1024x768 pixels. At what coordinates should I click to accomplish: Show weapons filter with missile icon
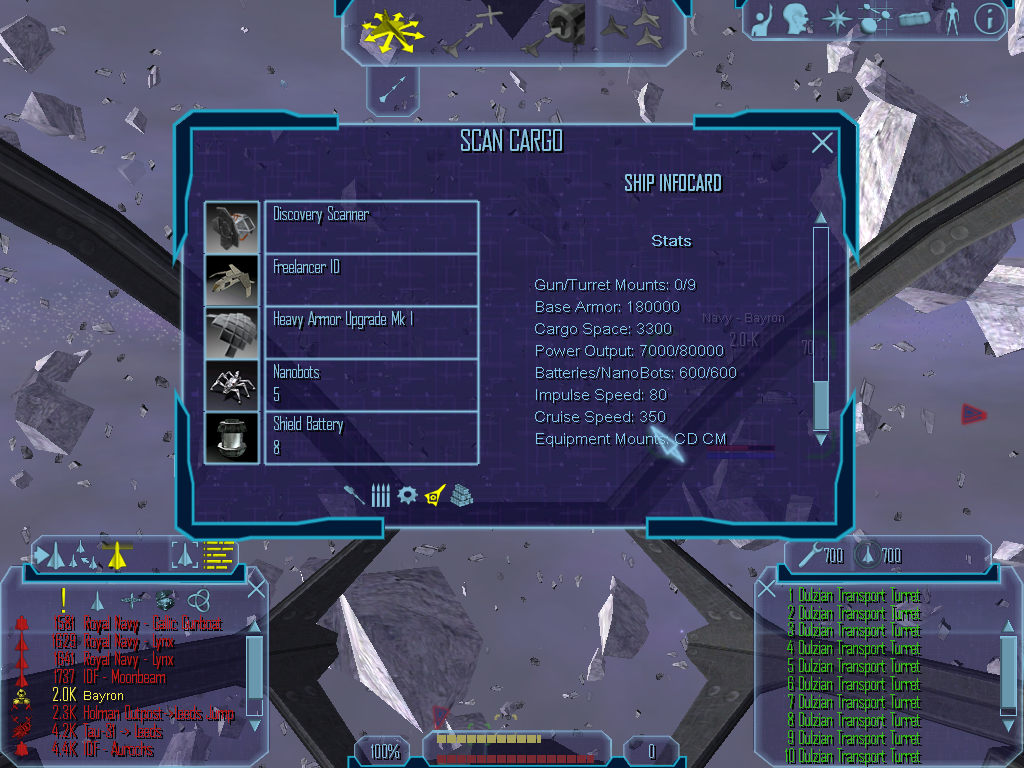click(x=353, y=495)
